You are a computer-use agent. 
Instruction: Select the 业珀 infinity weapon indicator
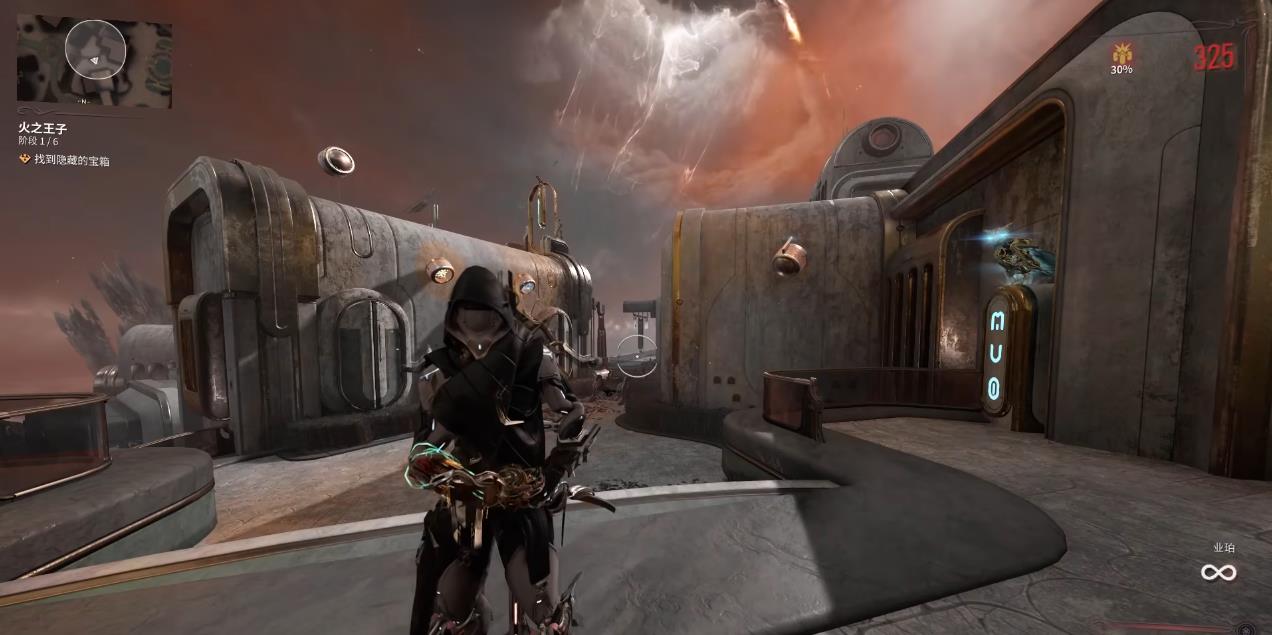click(x=1218, y=572)
